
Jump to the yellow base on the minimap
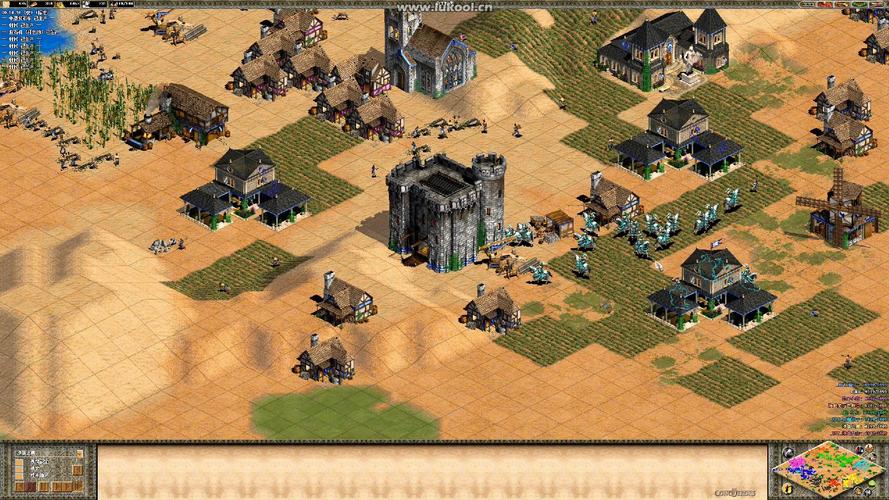click(x=851, y=478)
